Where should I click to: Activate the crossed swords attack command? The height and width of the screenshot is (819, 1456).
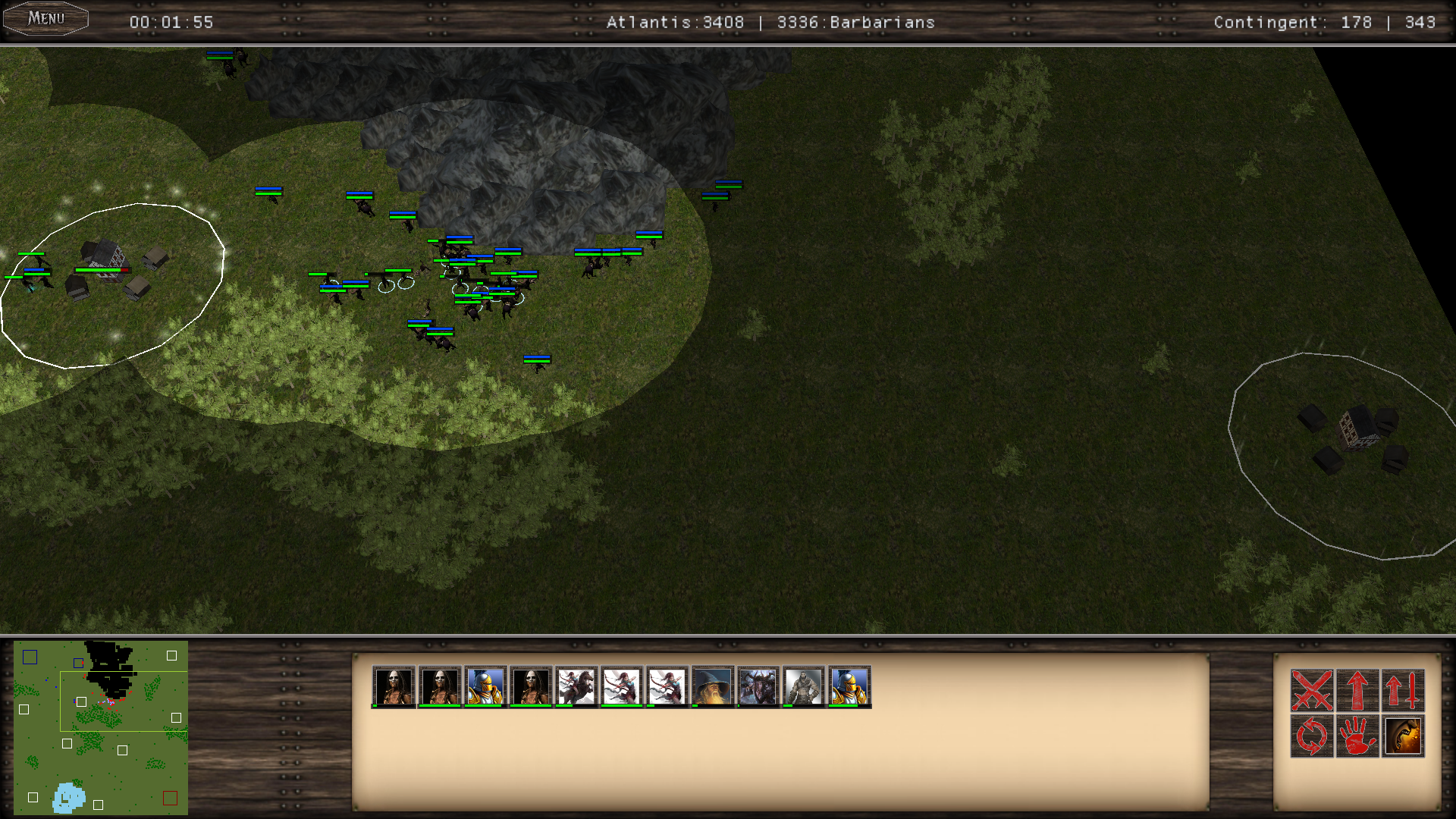point(1312,690)
